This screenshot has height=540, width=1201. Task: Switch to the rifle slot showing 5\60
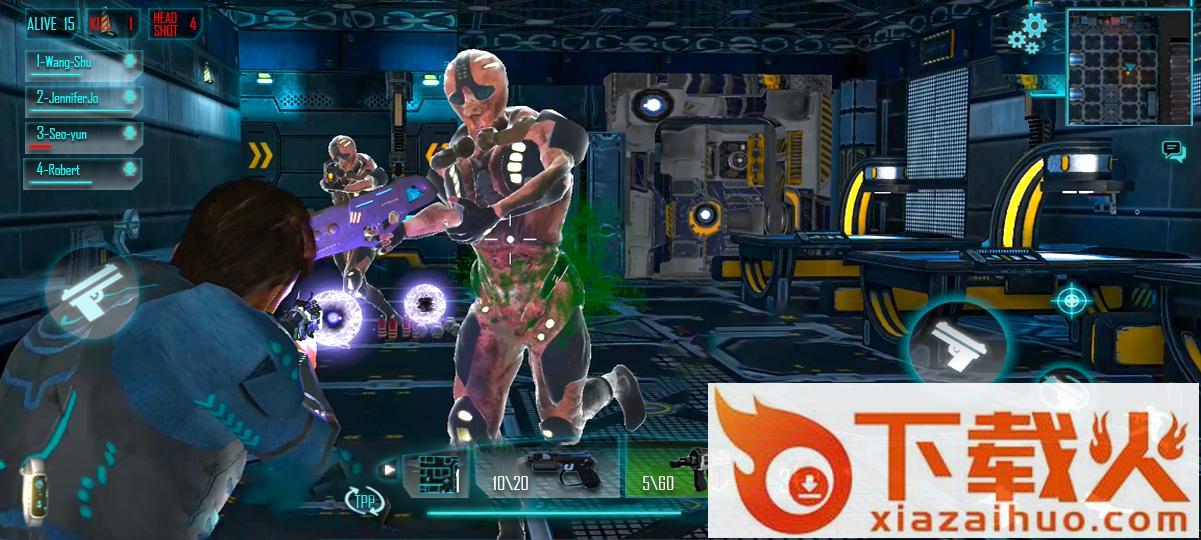pyautogui.click(x=670, y=473)
